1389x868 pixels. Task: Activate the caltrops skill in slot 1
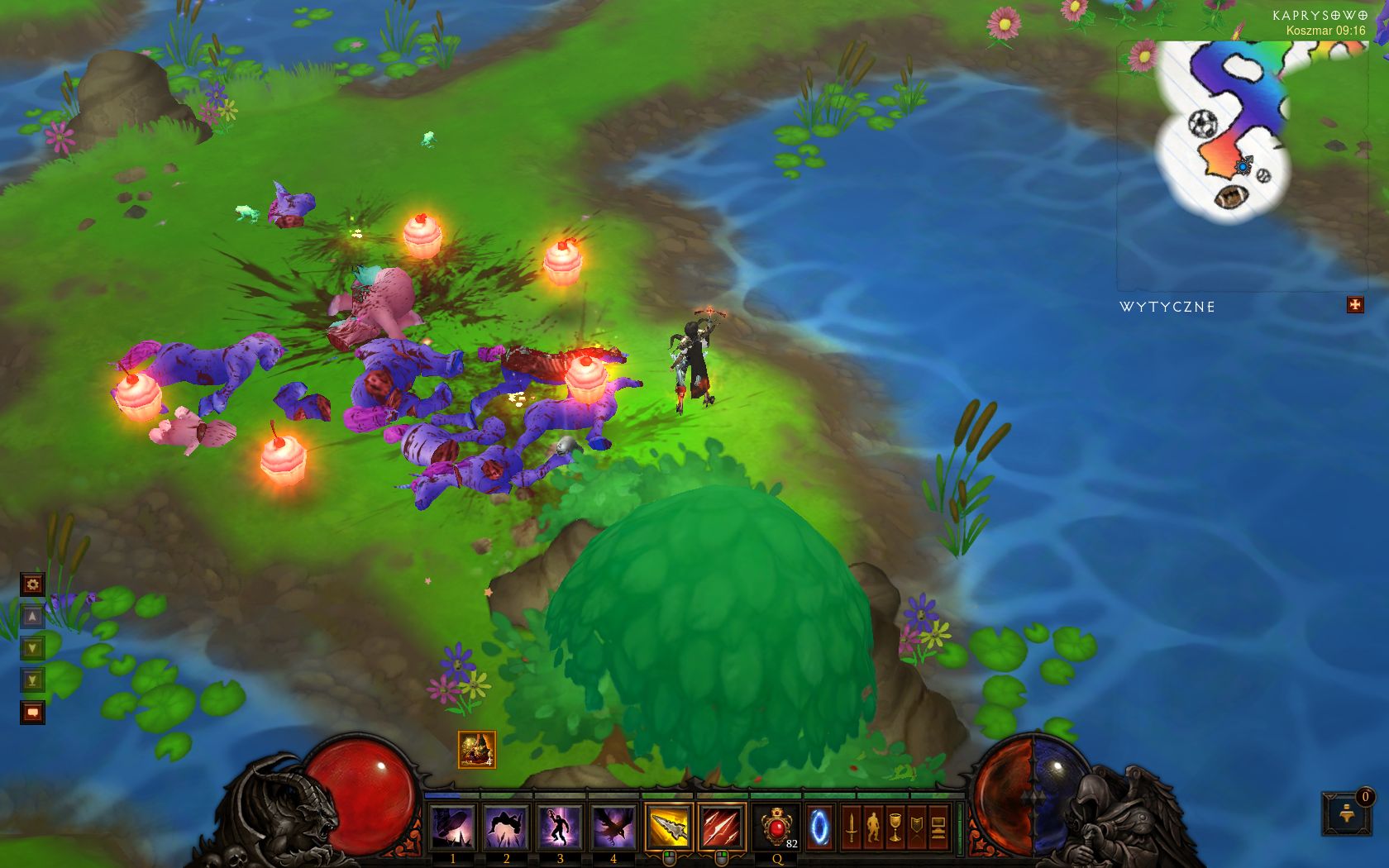[x=452, y=827]
